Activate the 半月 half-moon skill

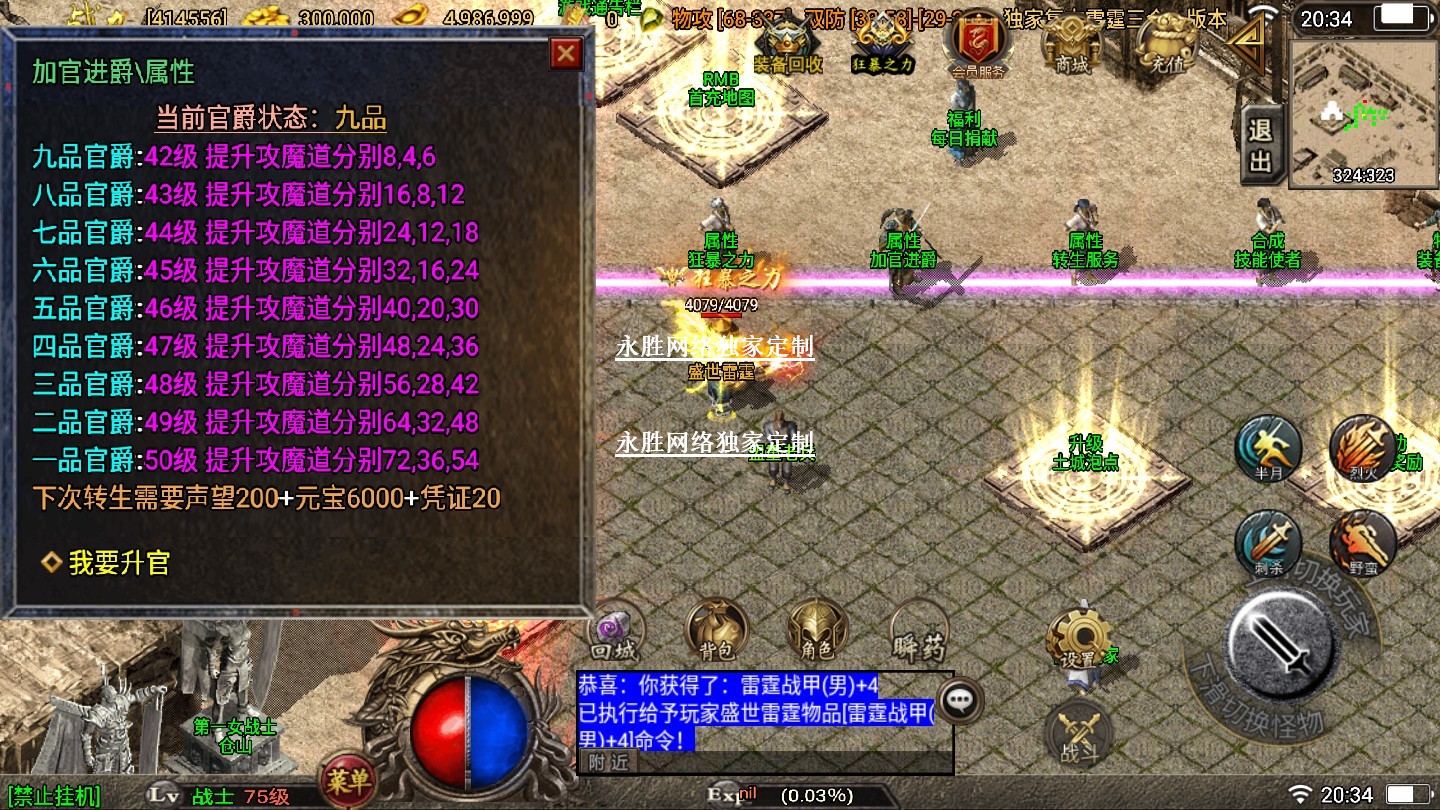point(1268,450)
